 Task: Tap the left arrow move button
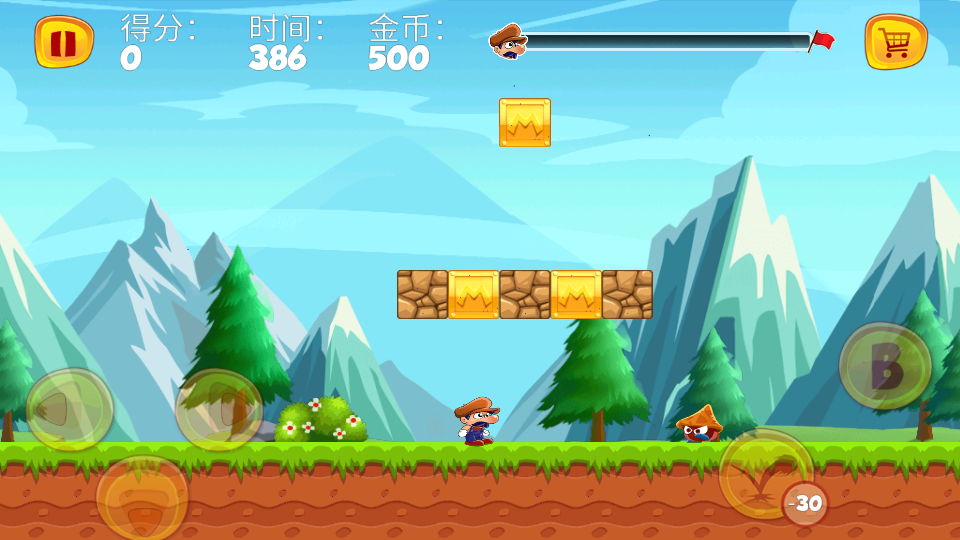point(69,409)
